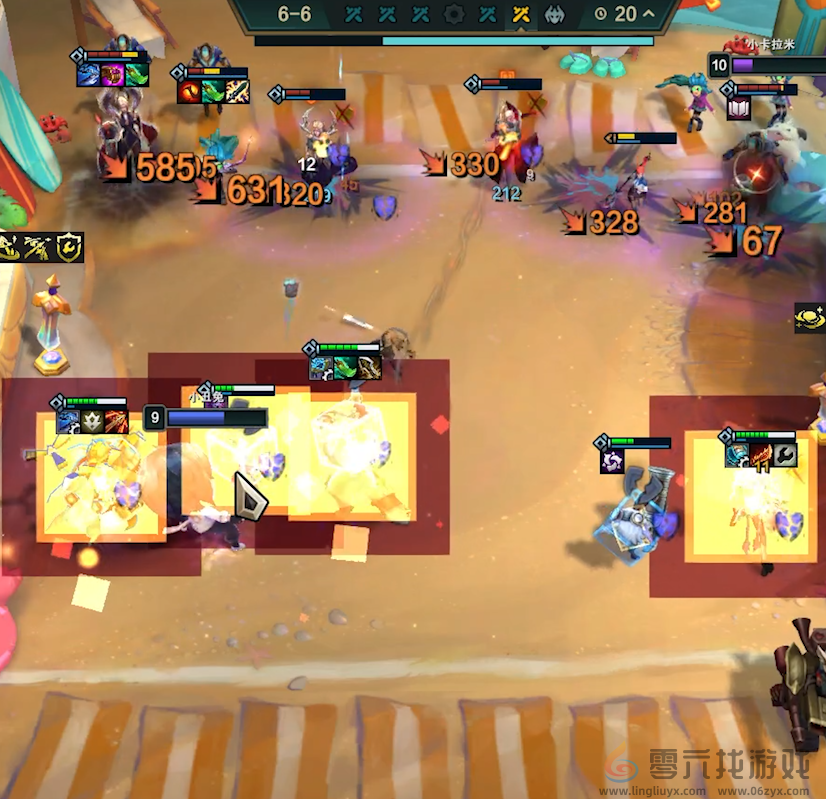Click the gear-shaped round icon in stage tracker
This screenshot has width=826, height=799.
[x=454, y=14]
